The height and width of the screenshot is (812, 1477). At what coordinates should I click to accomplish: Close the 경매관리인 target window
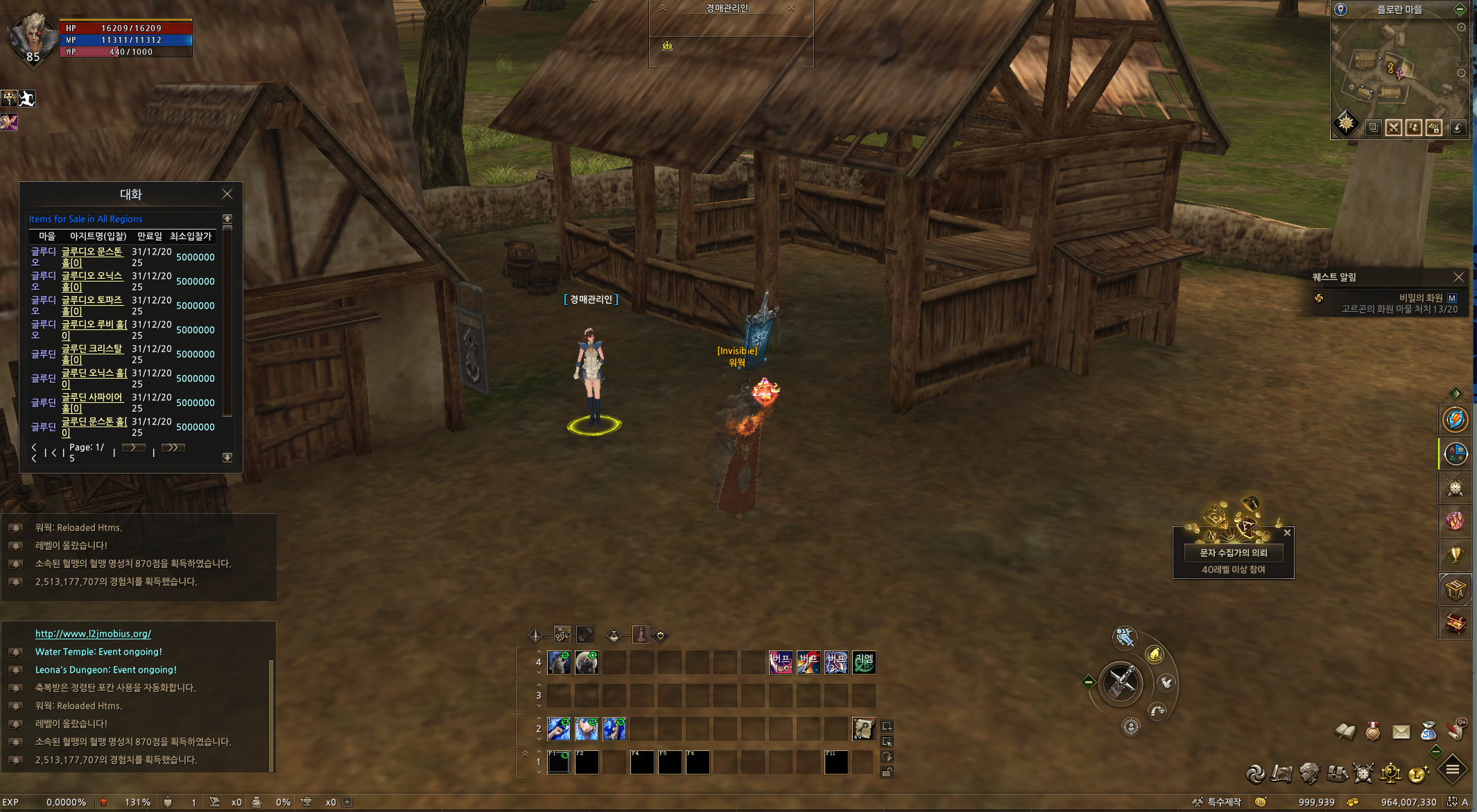(x=792, y=8)
